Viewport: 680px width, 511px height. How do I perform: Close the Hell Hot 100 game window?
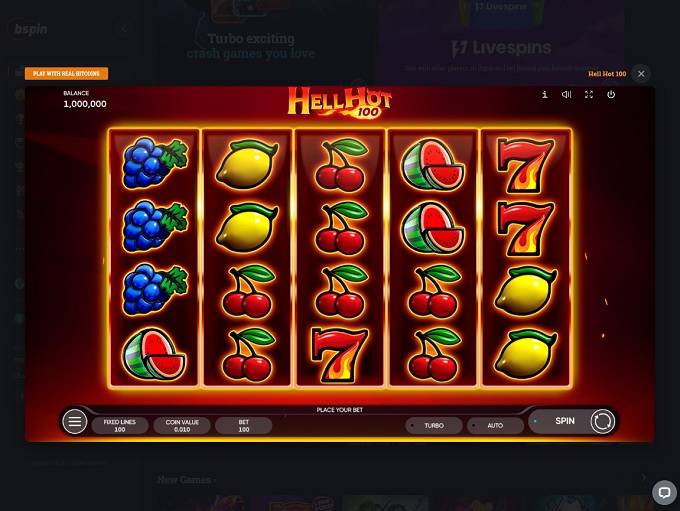tap(641, 74)
